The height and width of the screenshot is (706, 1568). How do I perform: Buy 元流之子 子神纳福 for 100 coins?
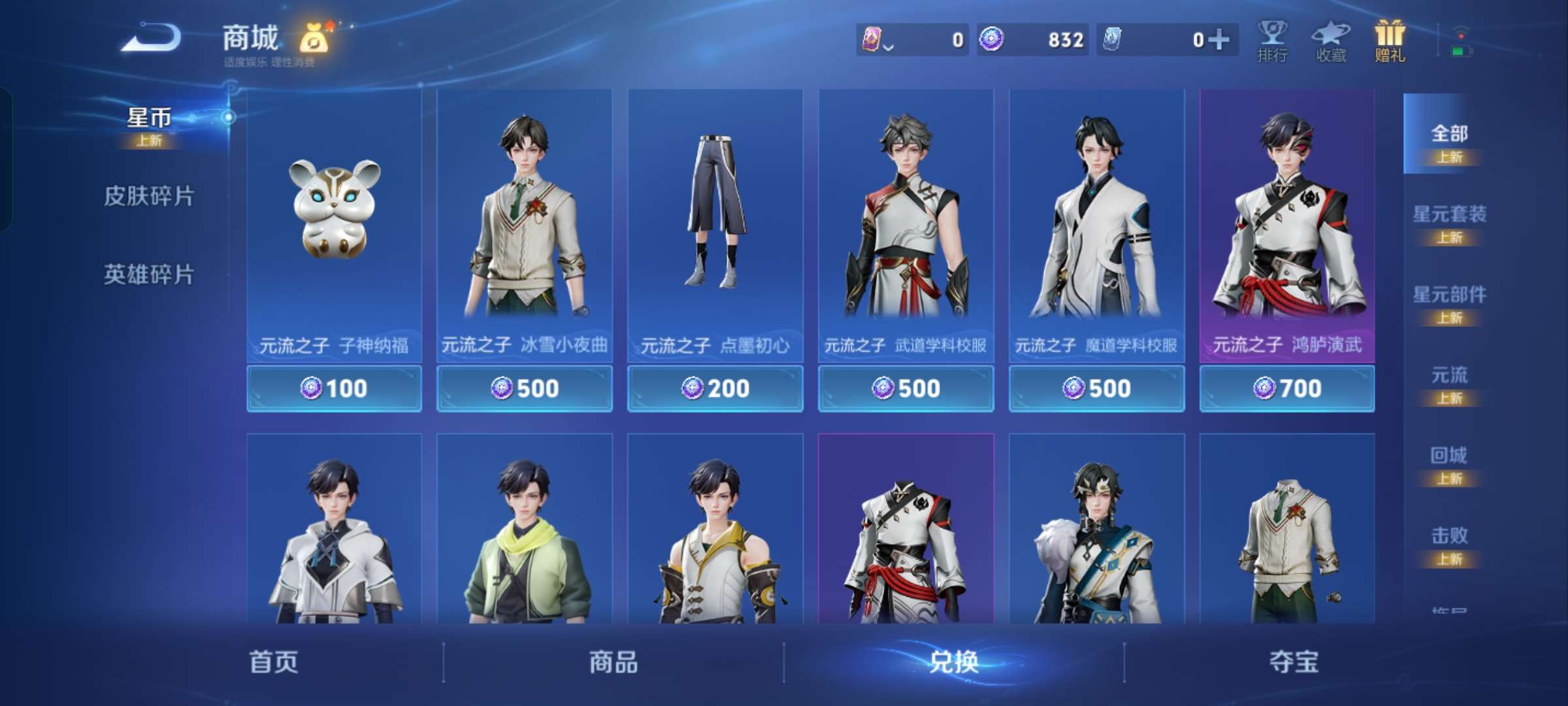[x=333, y=388]
